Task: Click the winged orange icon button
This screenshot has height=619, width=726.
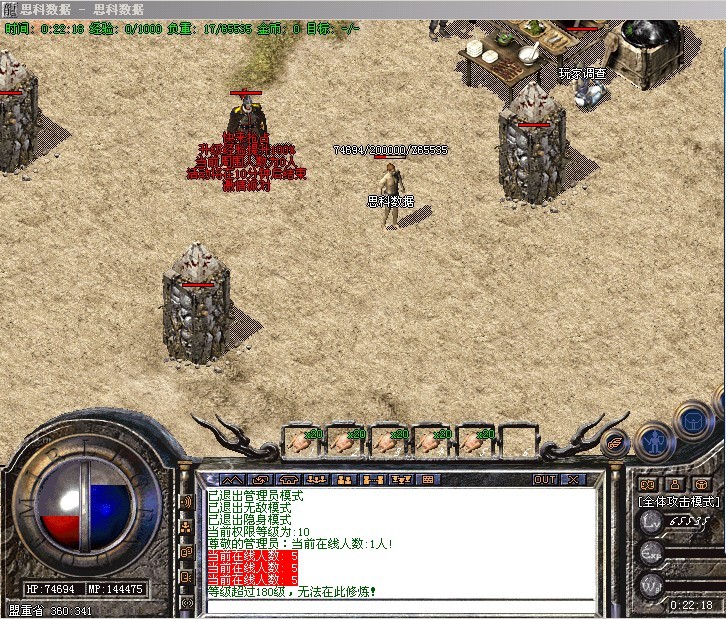Action: tap(616, 441)
